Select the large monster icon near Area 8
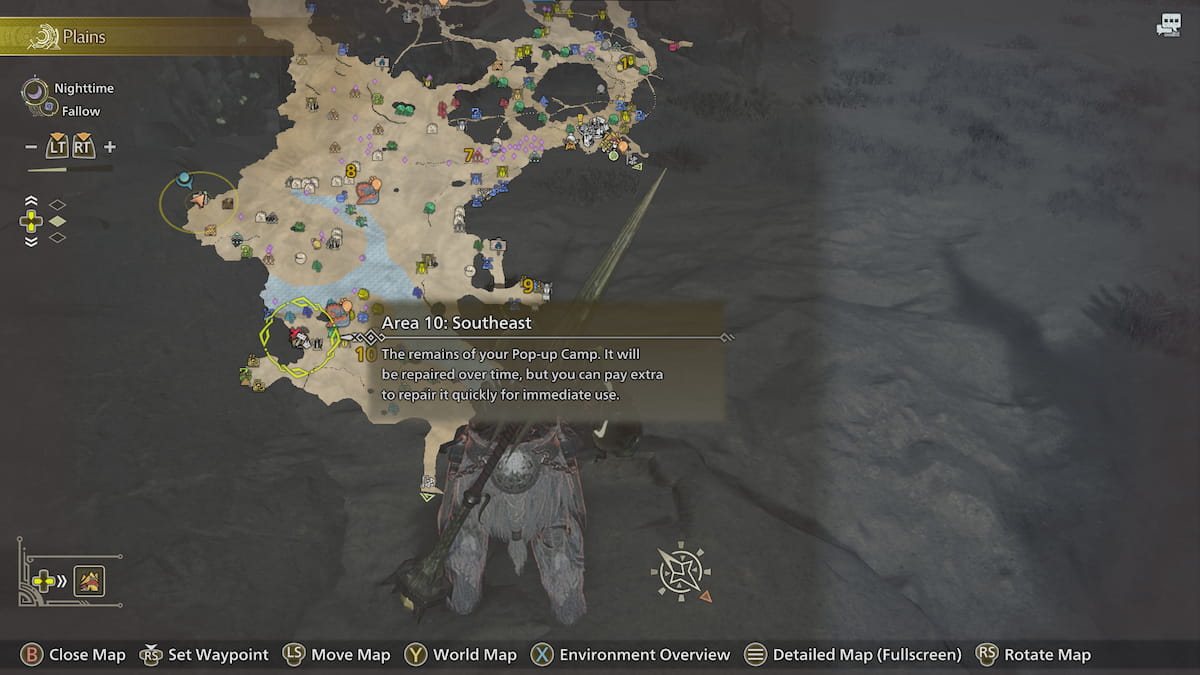 (368, 190)
